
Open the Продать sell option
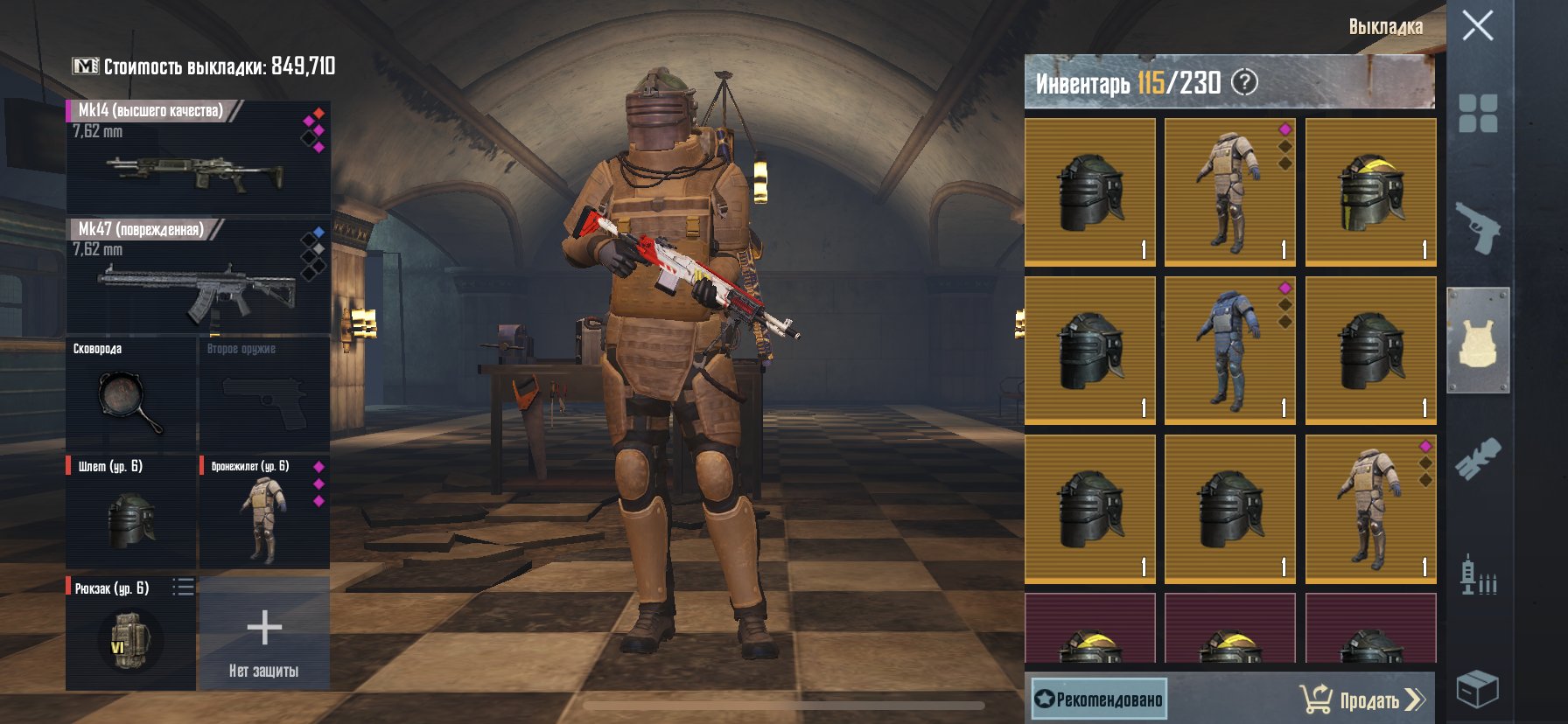click(x=1363, y=699)
